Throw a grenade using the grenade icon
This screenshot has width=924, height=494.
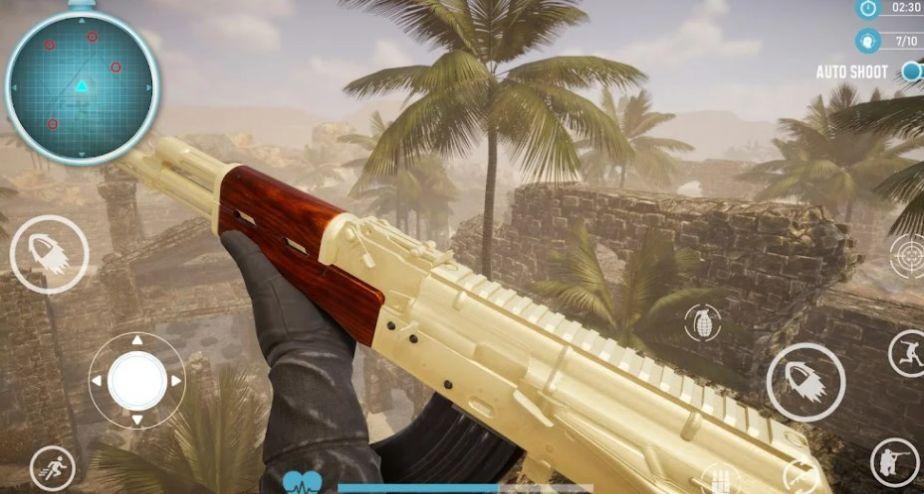coord(702,322)
